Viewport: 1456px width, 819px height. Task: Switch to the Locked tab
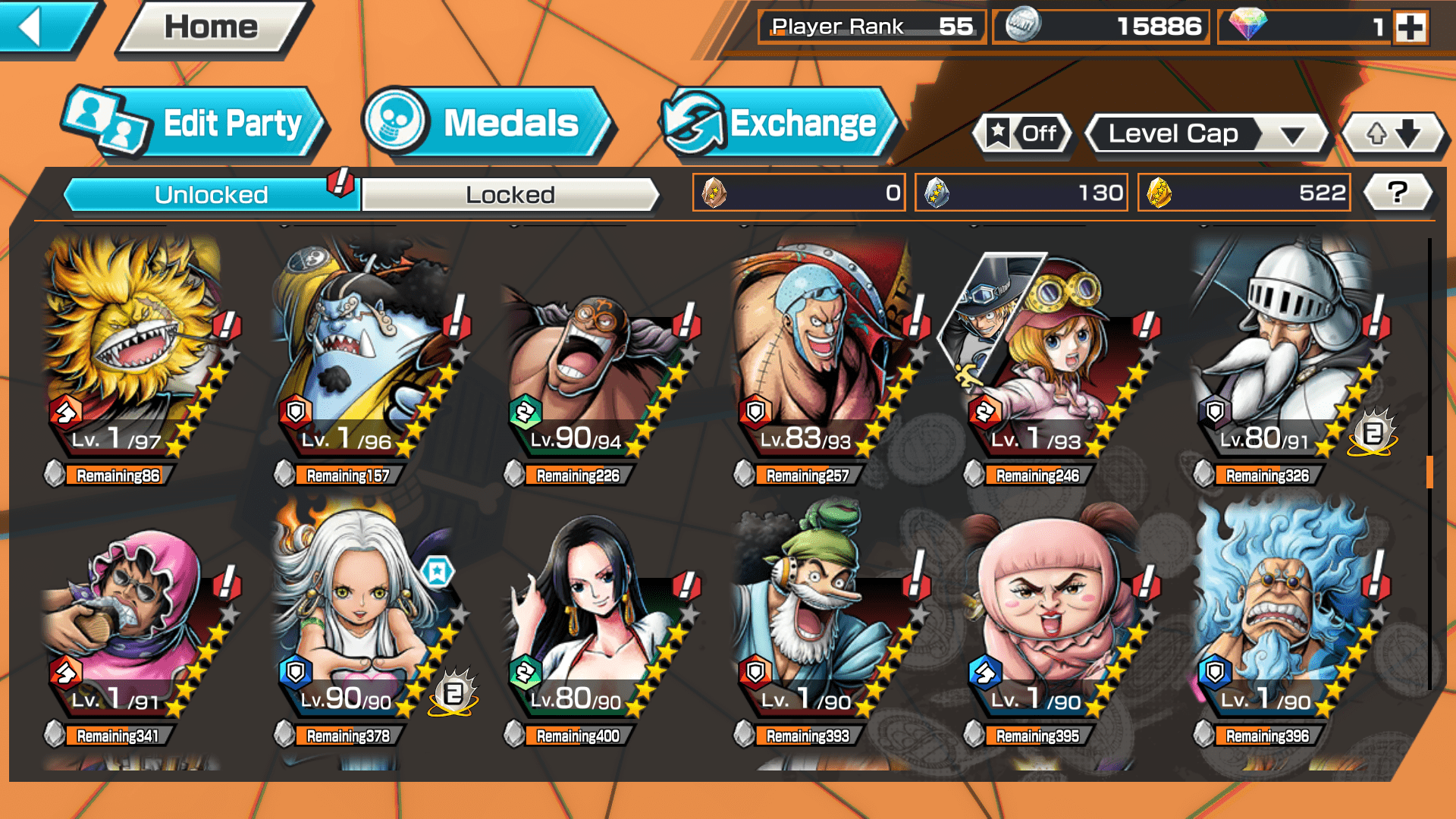510,195
